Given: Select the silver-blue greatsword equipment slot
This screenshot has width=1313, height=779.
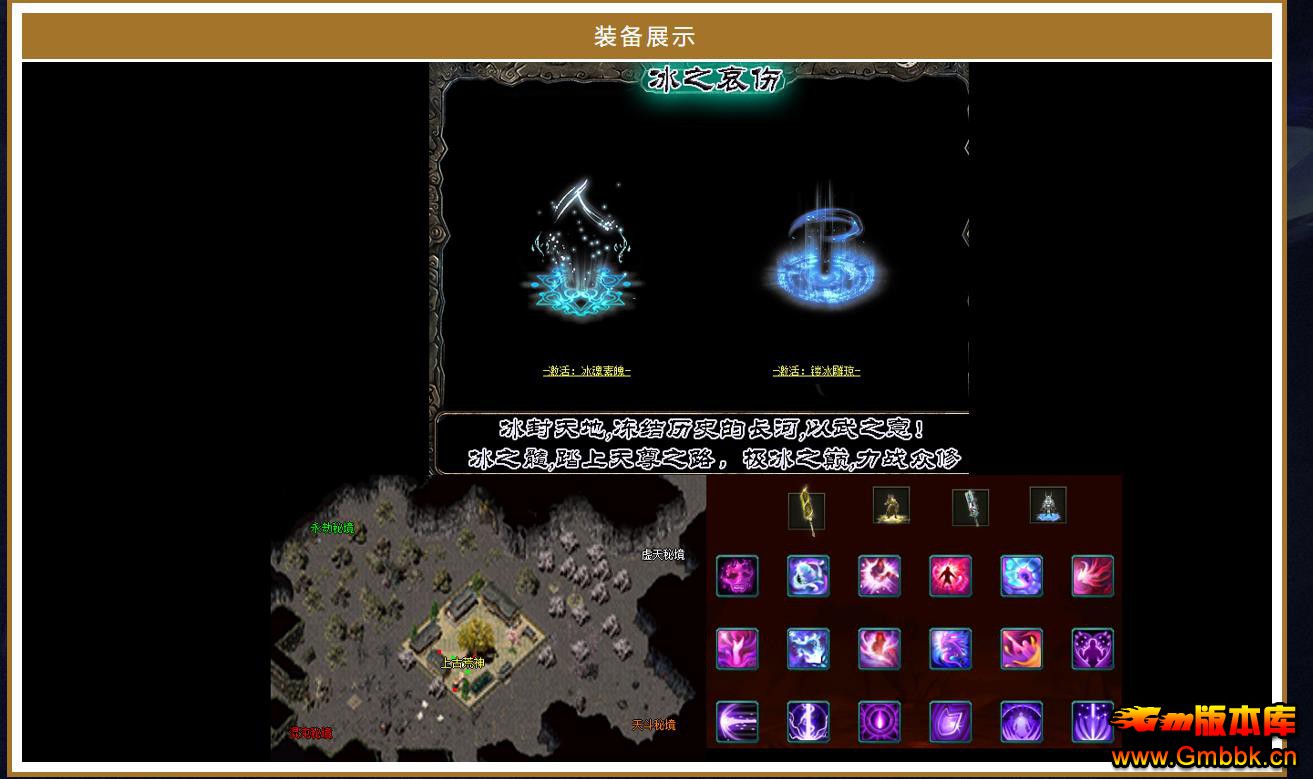Looking at the screenshot, I should click(970, 507).
